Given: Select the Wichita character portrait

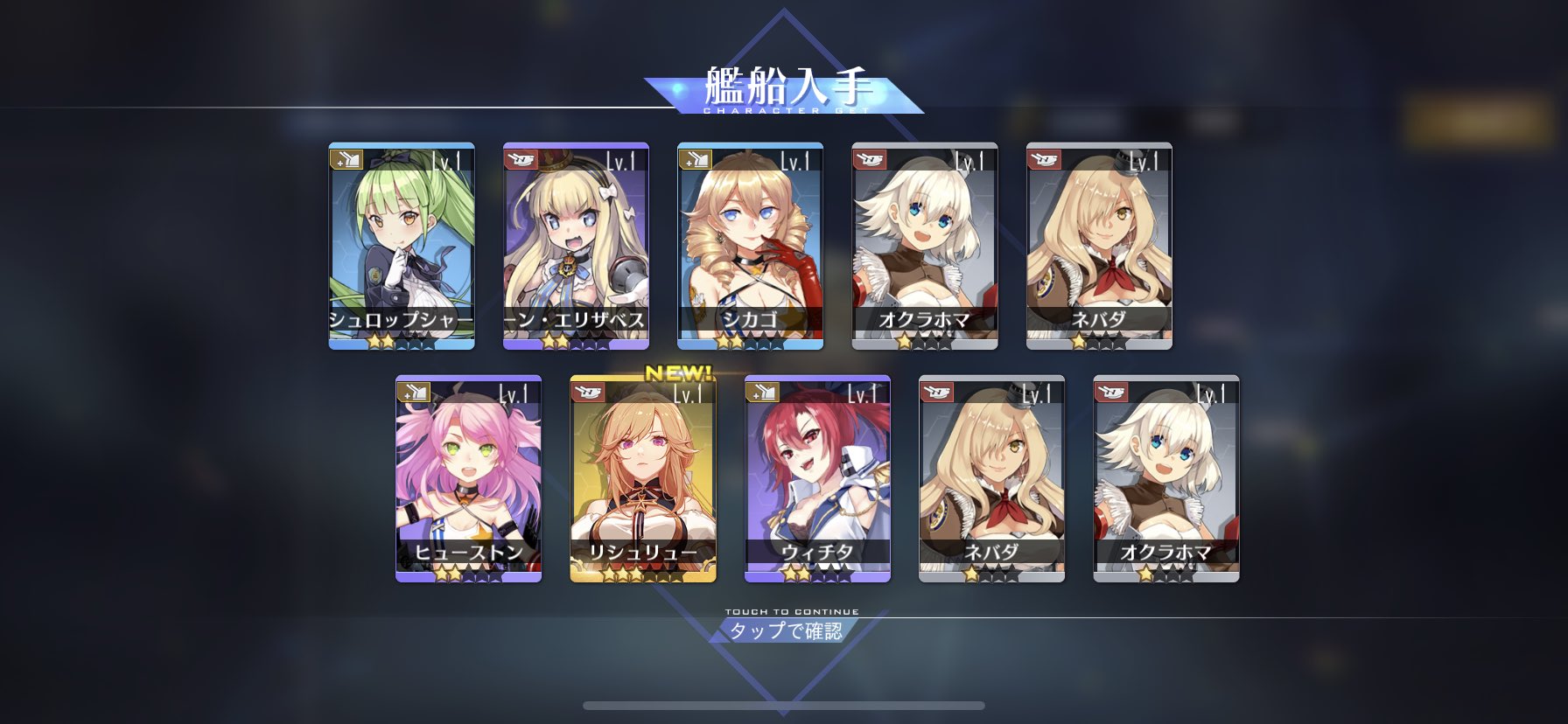Looking at the screenshot, I should (x=818, y=481).
